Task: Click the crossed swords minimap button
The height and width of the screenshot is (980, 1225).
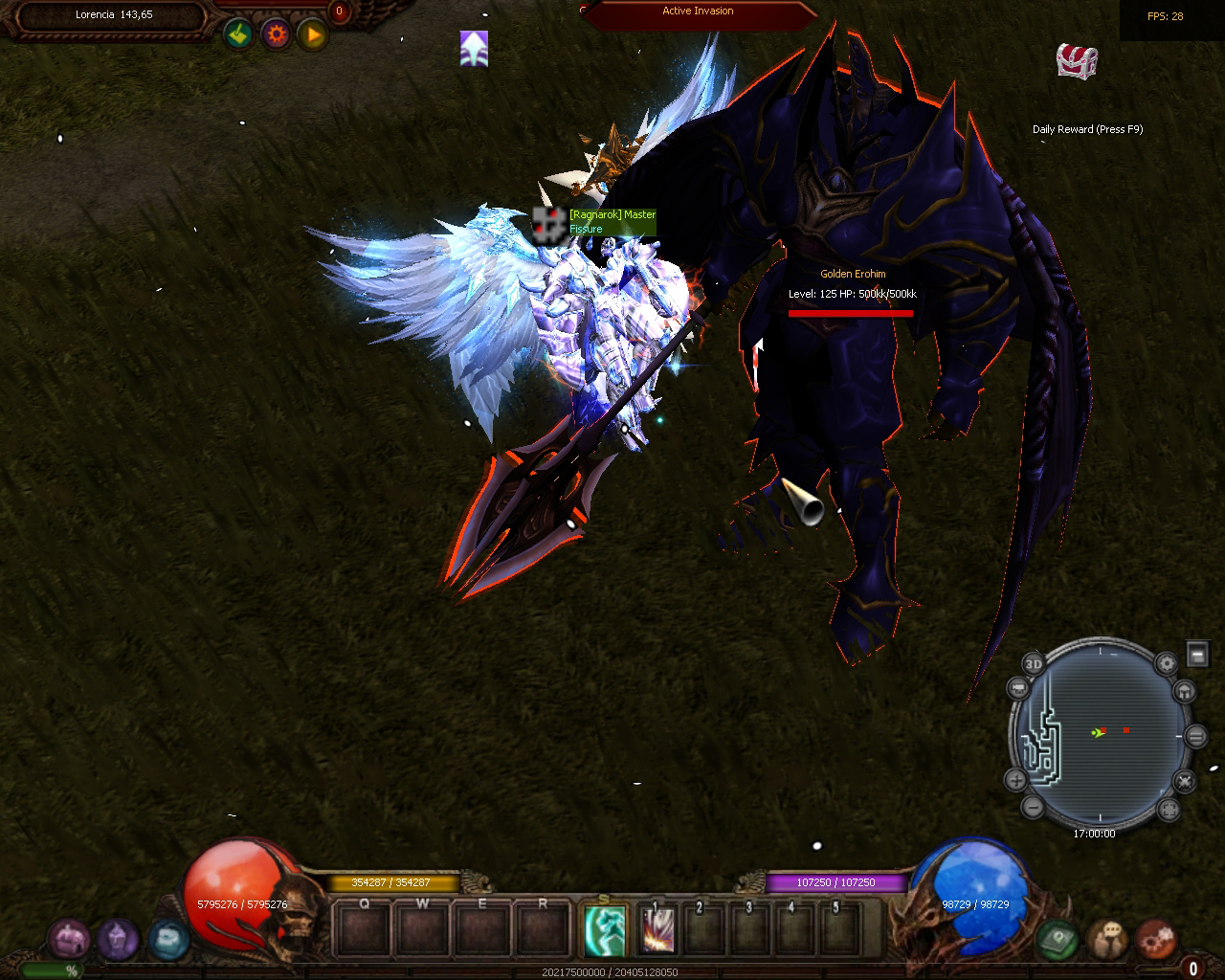Action: (x=1185, y=781)
